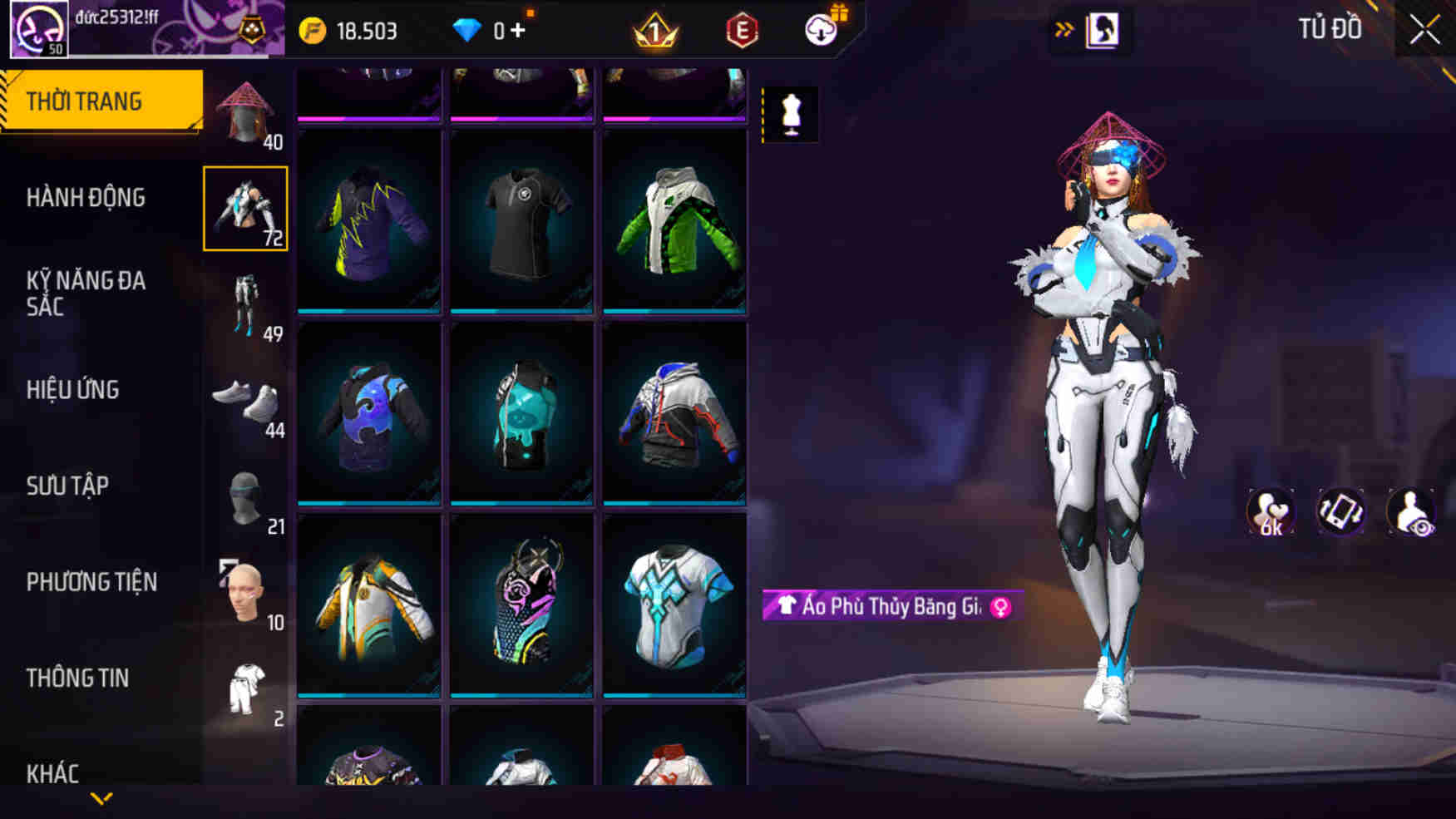Click the mannequin outfit preset icon
Screen dimensions: 1456x819
pyautogui.click(x=791, y=114)
